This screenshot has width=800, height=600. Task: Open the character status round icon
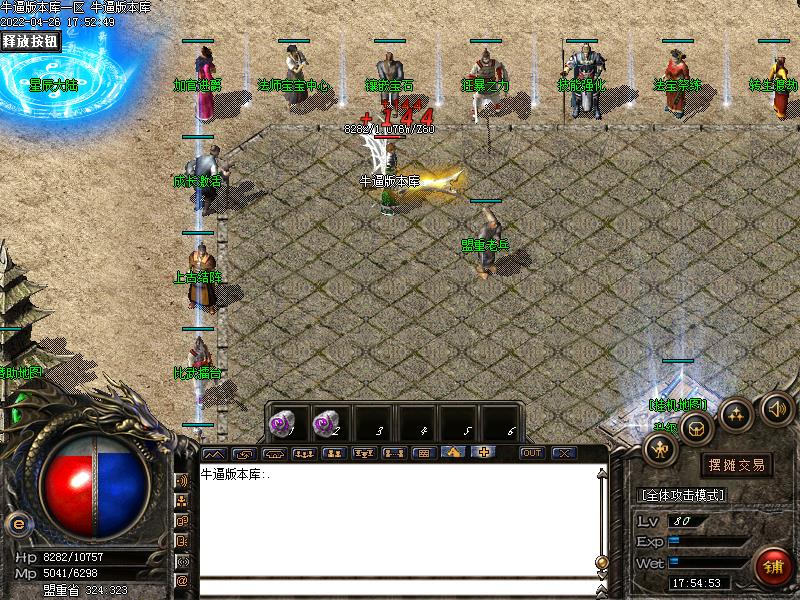point(661,451)
